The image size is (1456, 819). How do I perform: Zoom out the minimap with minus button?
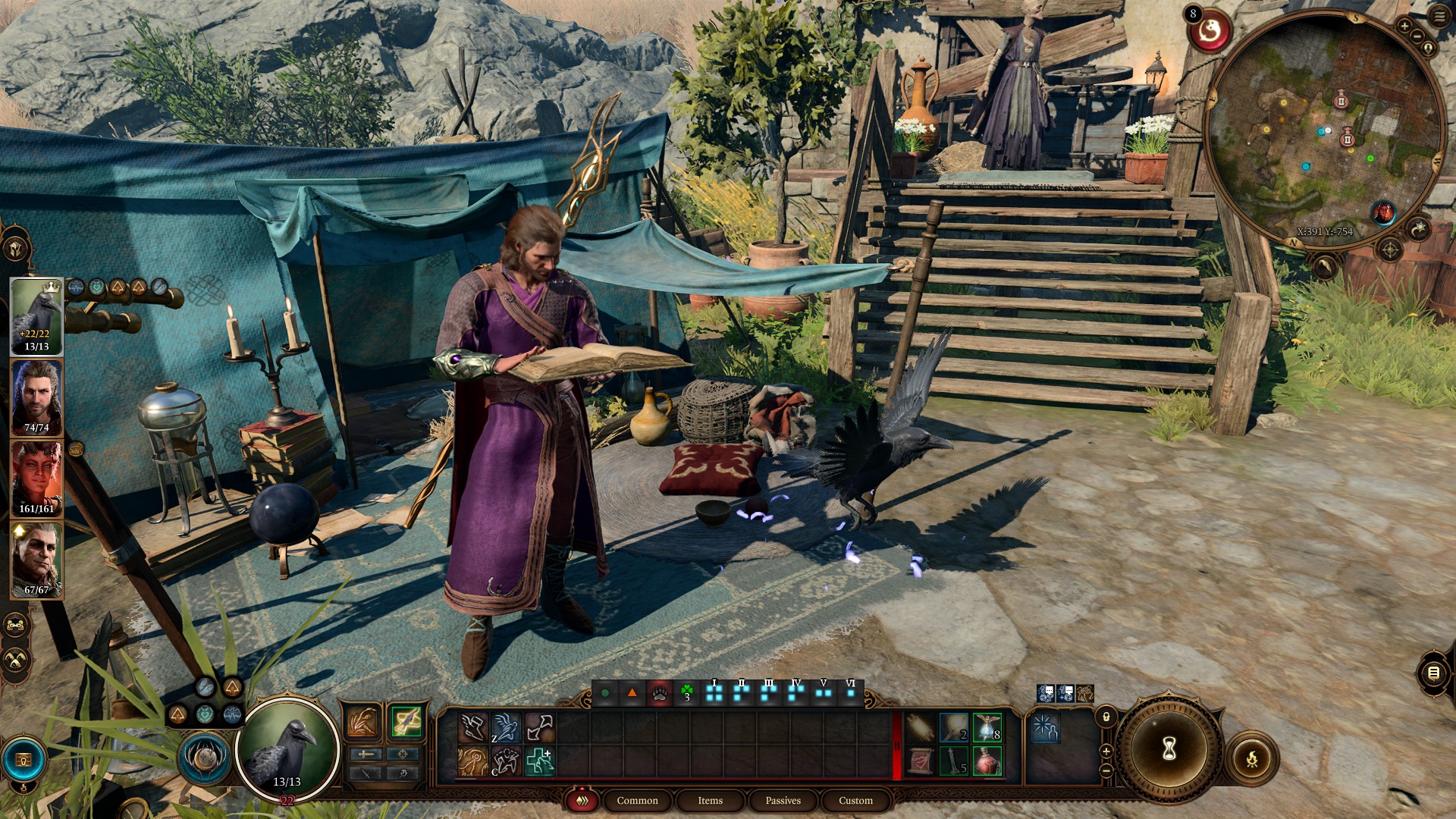(1416, 36)
